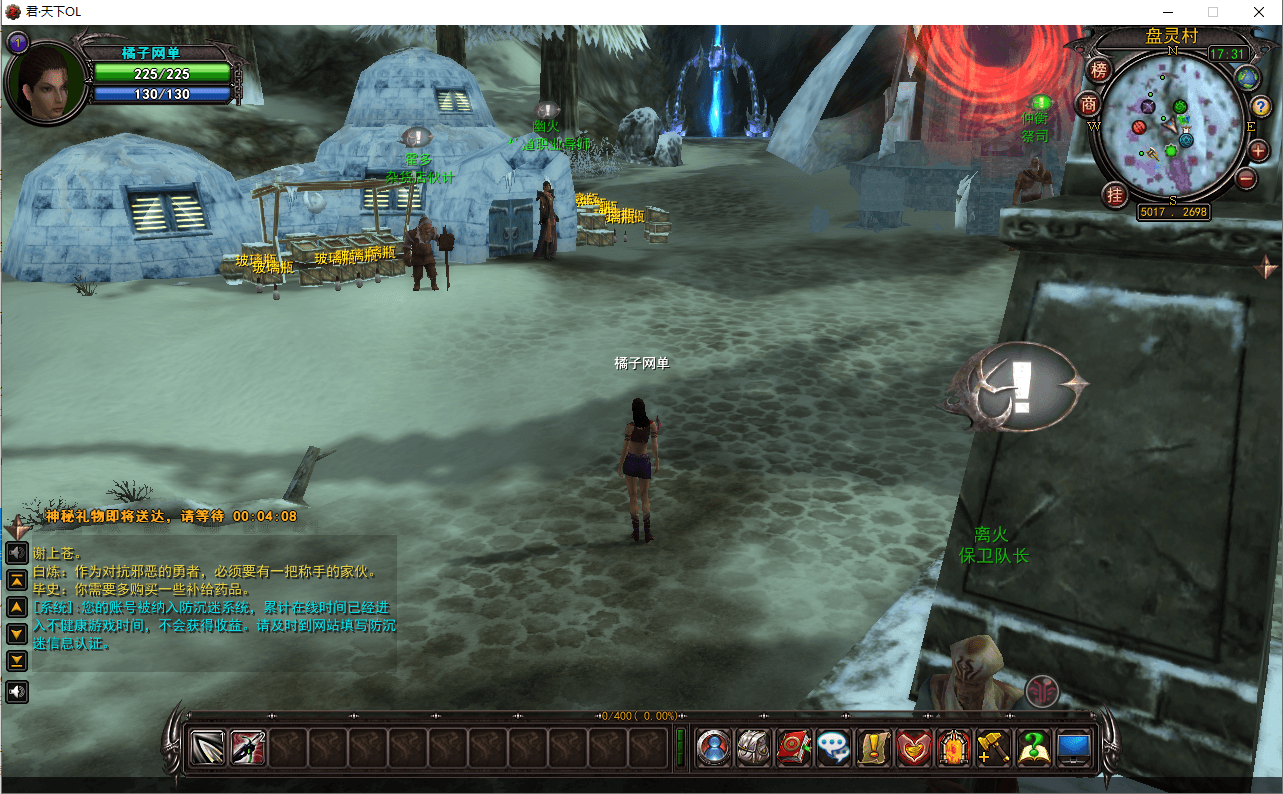1283x794 pixels.
Task: Open the world map globe icon
Action: pos(1246,77)
